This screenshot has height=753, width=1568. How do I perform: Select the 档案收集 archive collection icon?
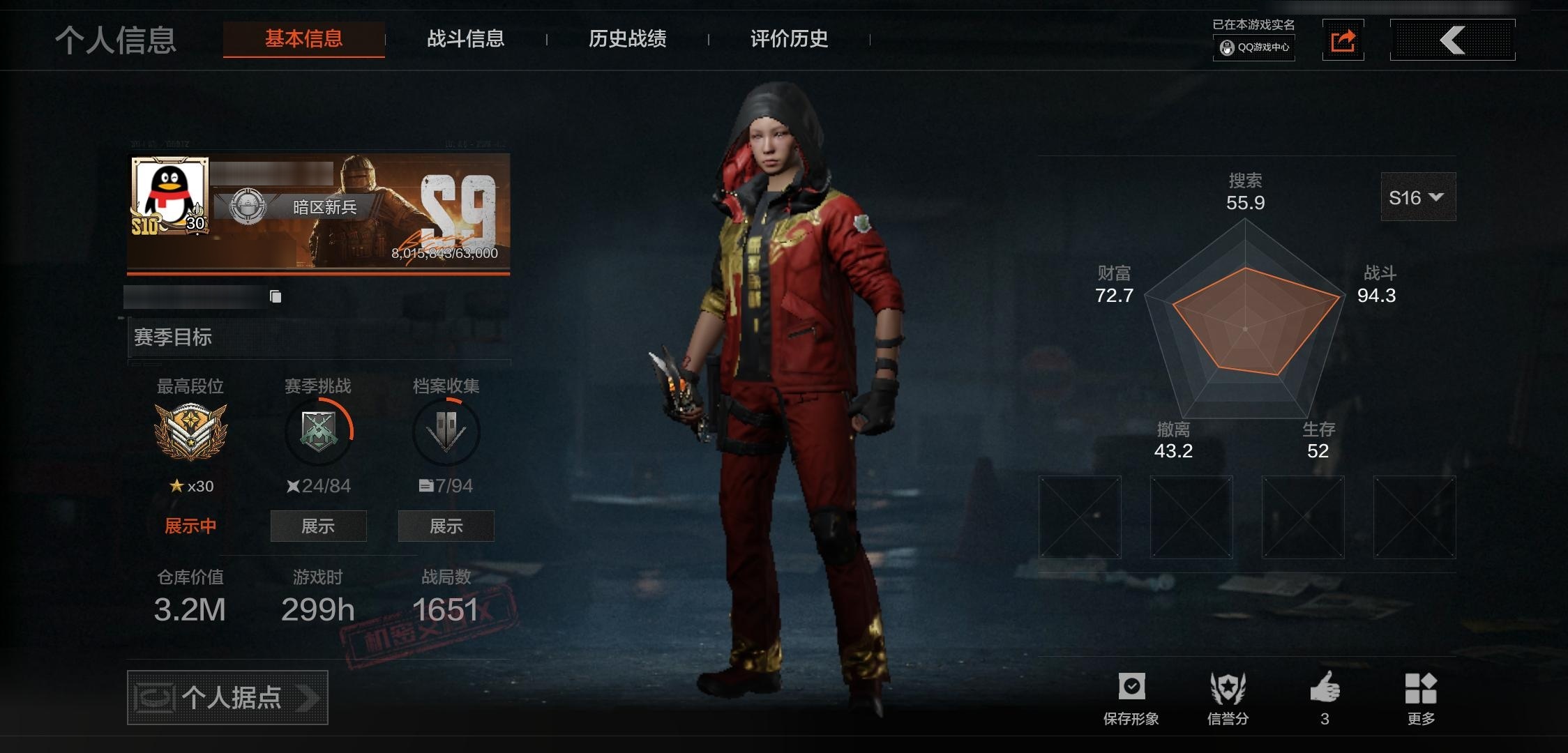point(446,432)
